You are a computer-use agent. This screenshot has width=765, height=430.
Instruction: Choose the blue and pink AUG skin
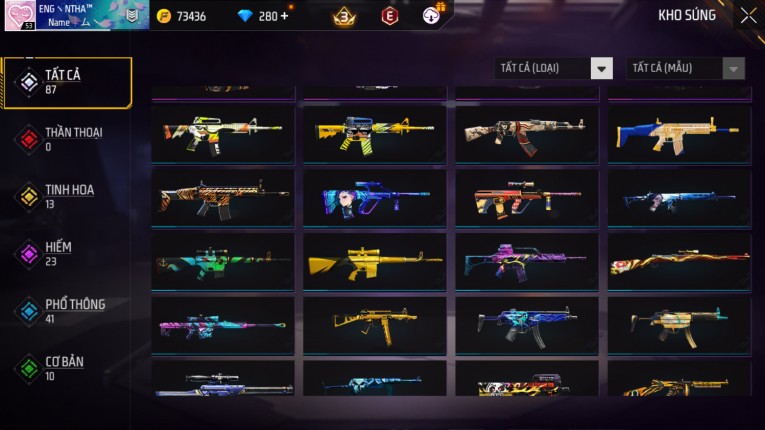pyautogui.click(x=375, y=198)
